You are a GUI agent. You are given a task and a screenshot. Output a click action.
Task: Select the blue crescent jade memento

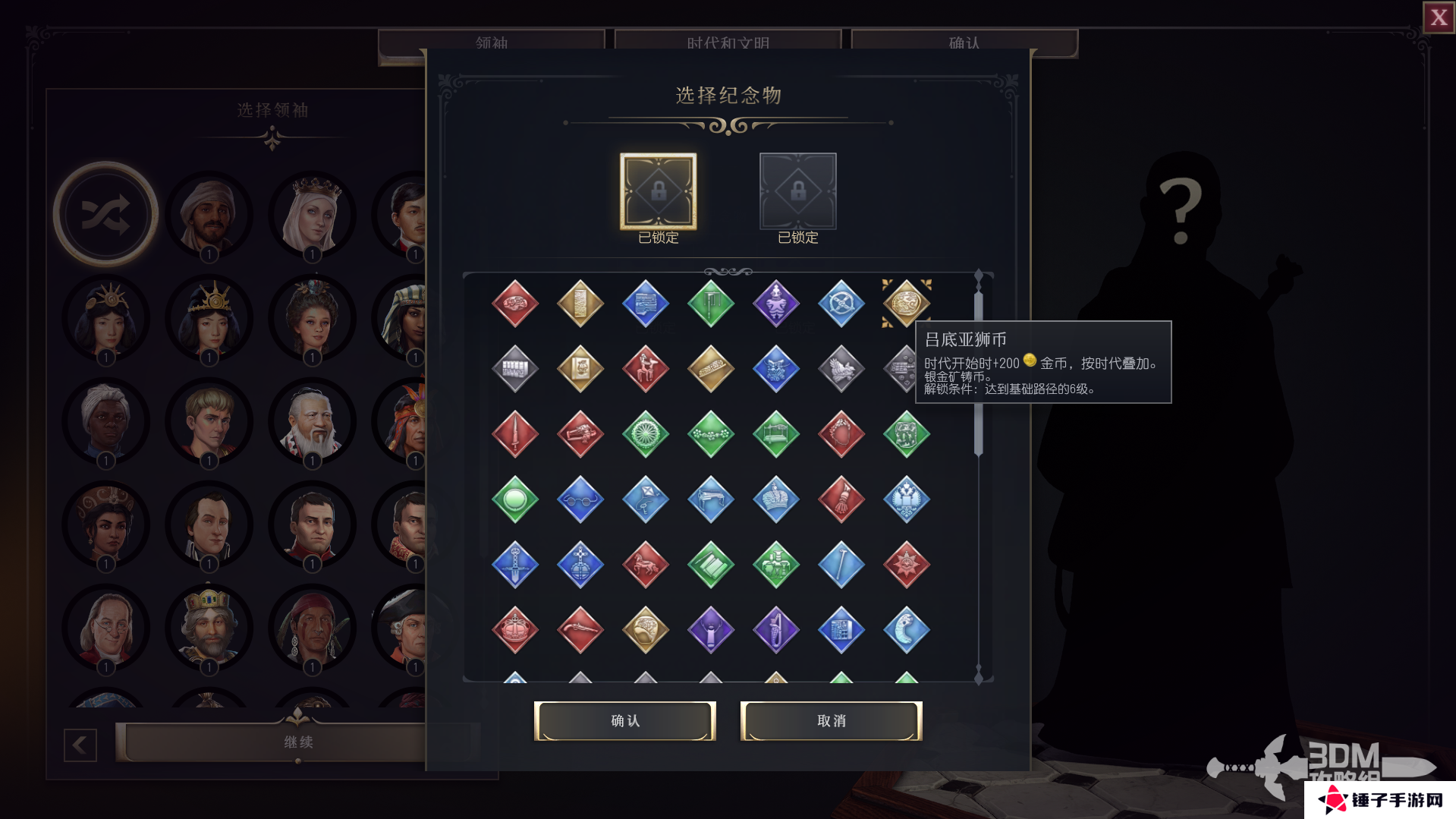click(906, 630)
